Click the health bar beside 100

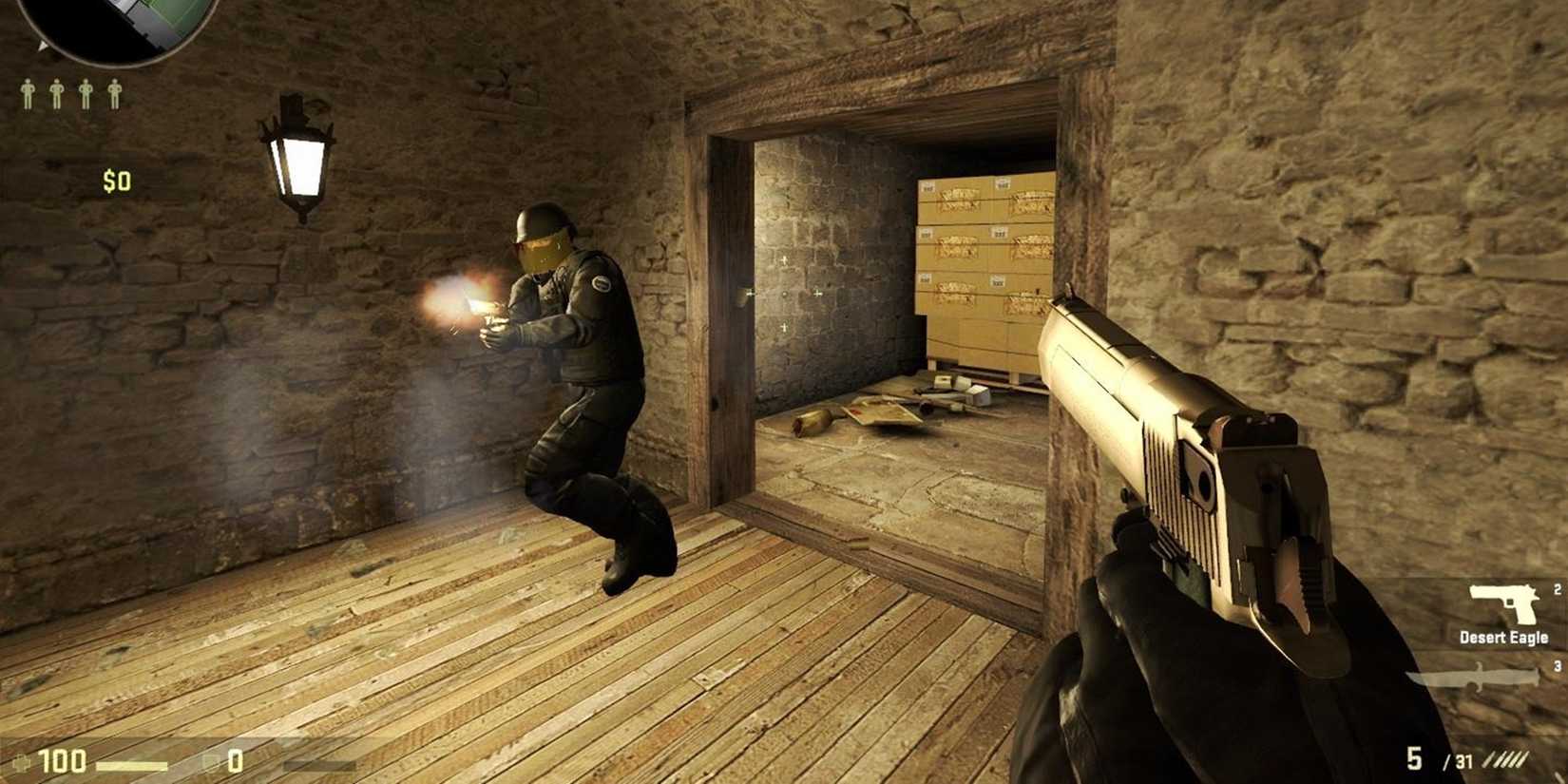(x=131, y=765)
